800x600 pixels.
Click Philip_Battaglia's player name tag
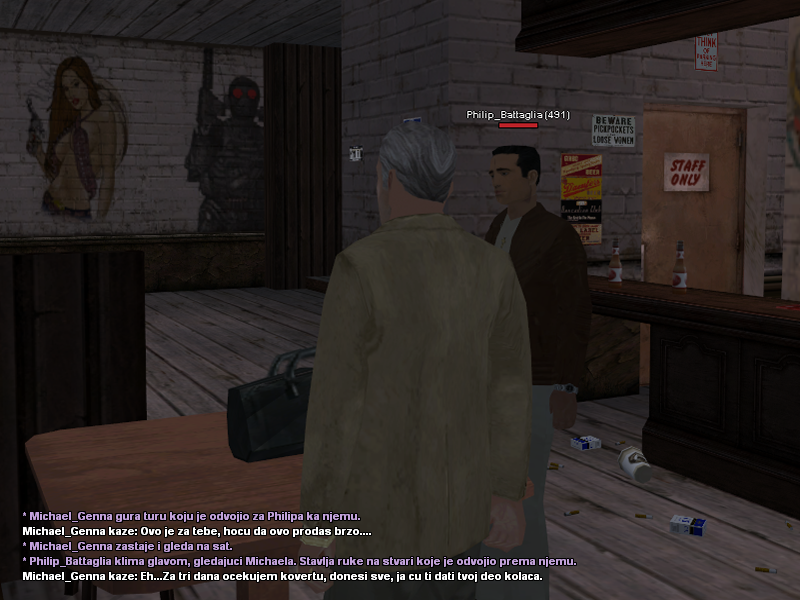(x=517, y=115)
